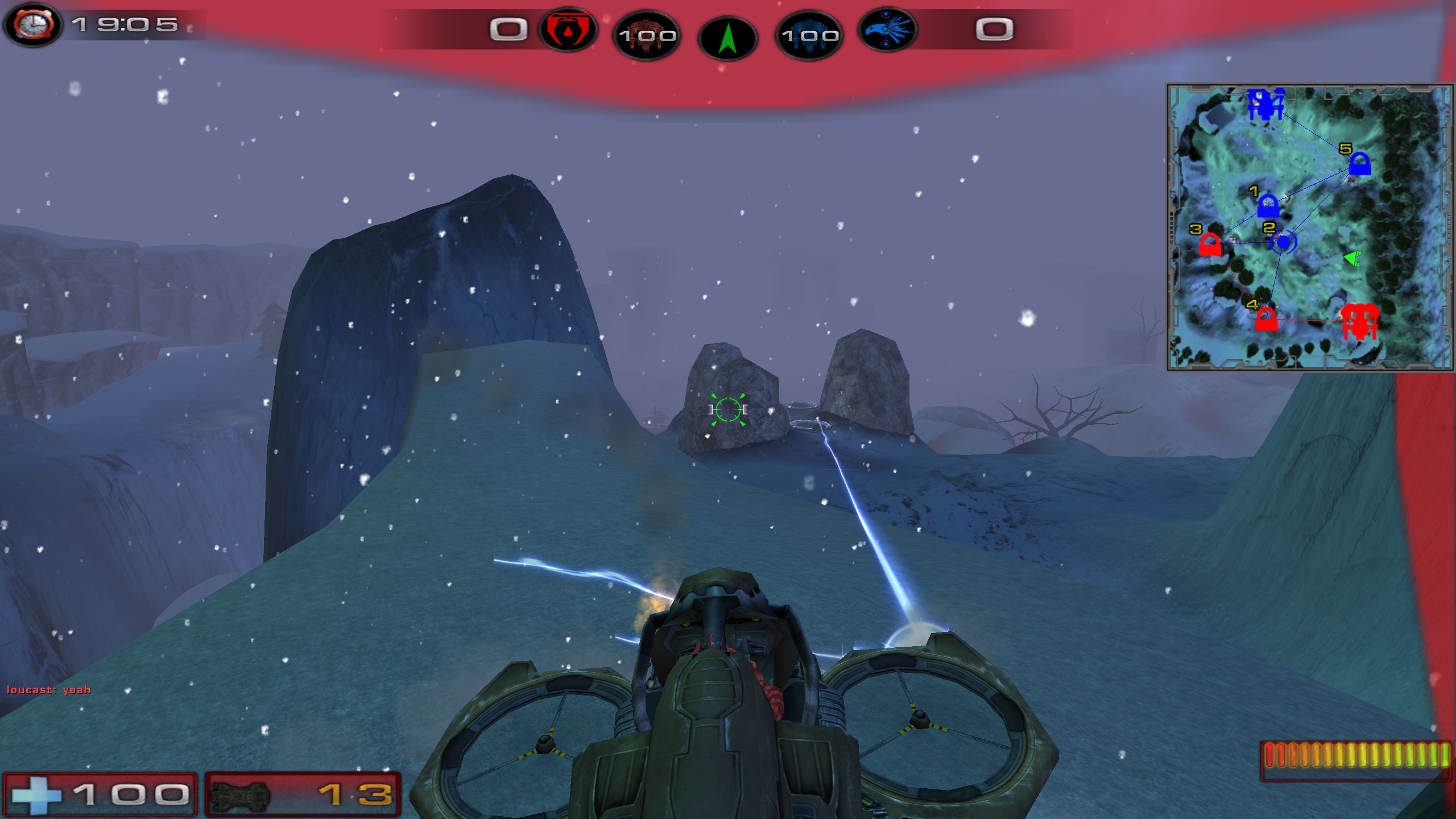Viewport: 1456px width, 819px height.
Task: Select node 1 on the minimap
Action: 1268,206
